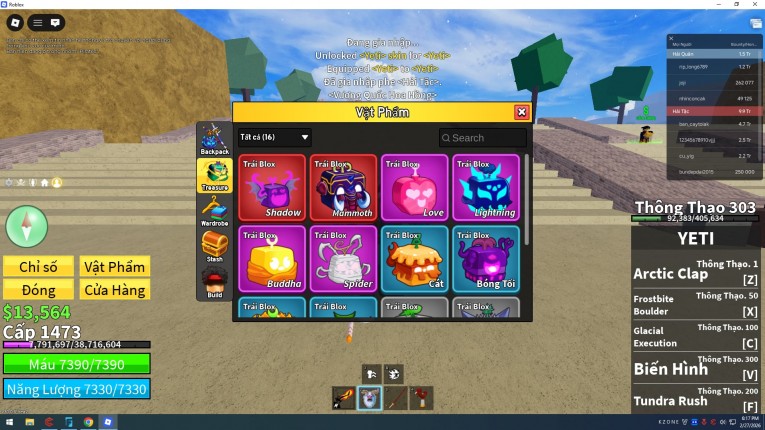Image resolution: width=765 pixels, height=430 pixels.
Task: Open the Tất cả (16) filter dropdown
Action: [275, 137]
